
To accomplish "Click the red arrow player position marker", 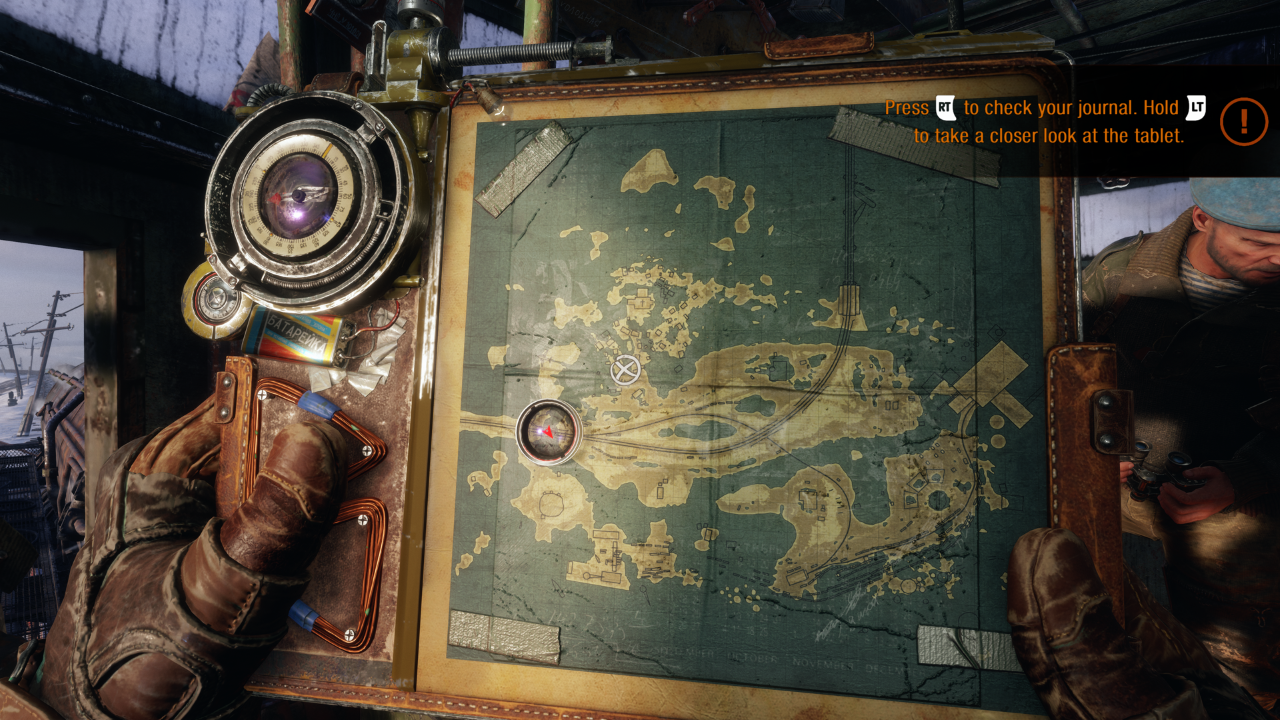I will tap(548, 431).
